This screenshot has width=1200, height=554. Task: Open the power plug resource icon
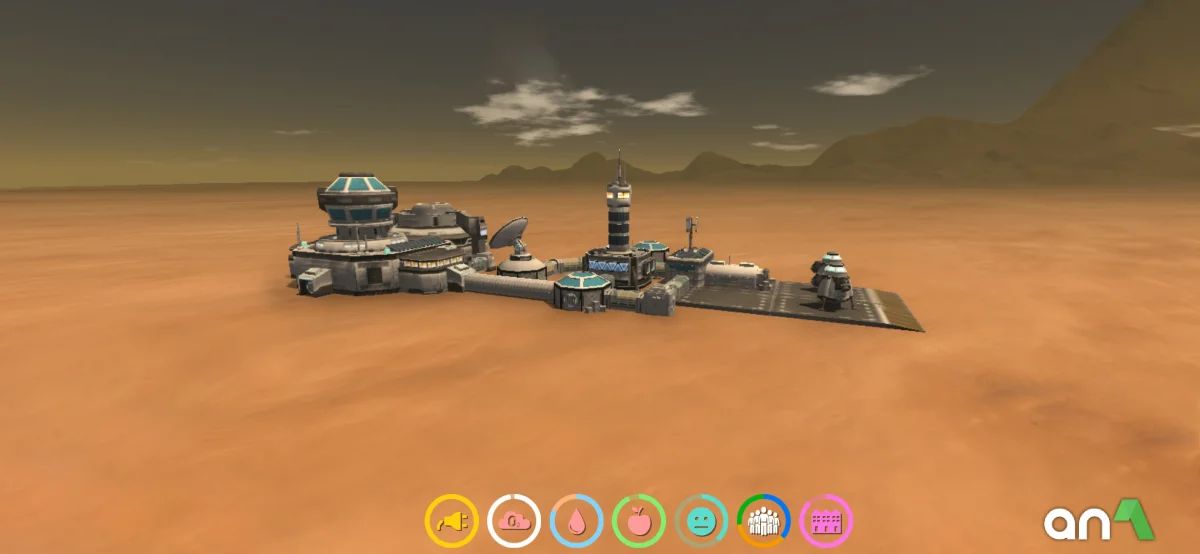click(x=451, y=521)
